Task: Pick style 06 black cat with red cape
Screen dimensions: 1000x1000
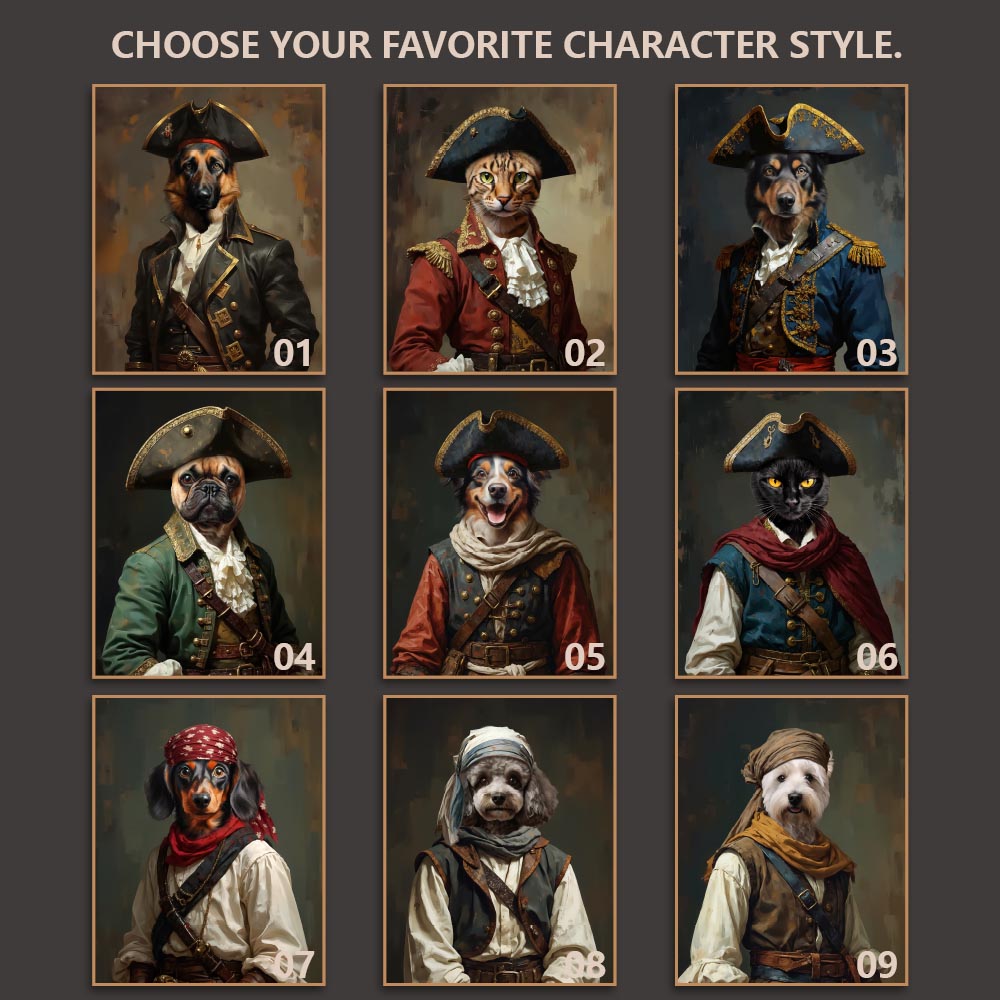Action: tap(791, 533)
